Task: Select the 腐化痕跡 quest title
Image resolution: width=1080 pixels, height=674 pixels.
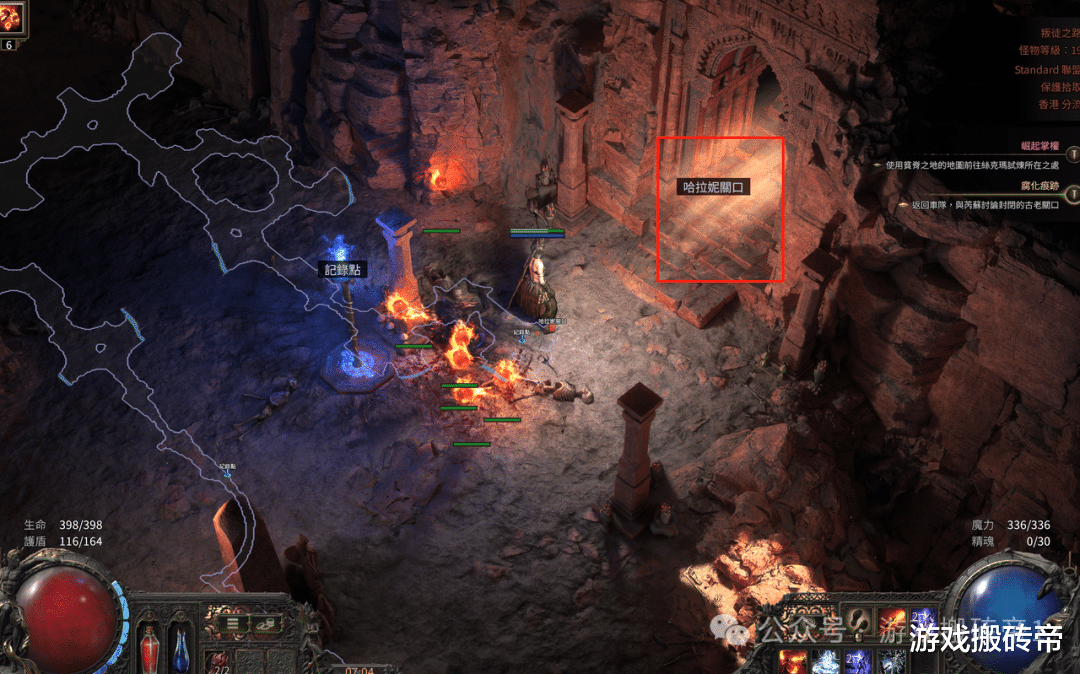Action: click(x=1040, y=185)
